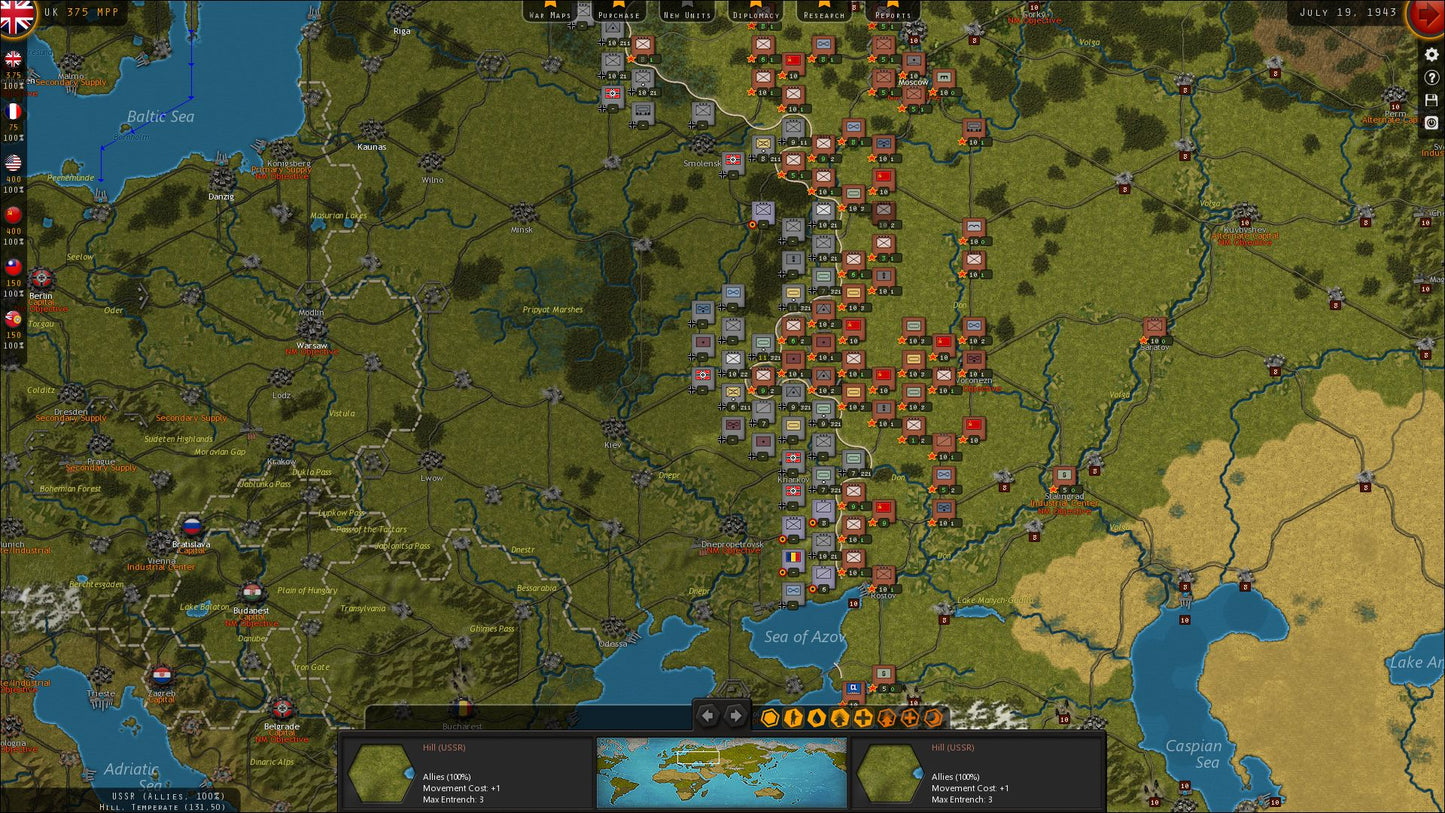Toggle the orange cross hex icon
Viewport: 1445px width, 813px height.
(x=908, y=717)
